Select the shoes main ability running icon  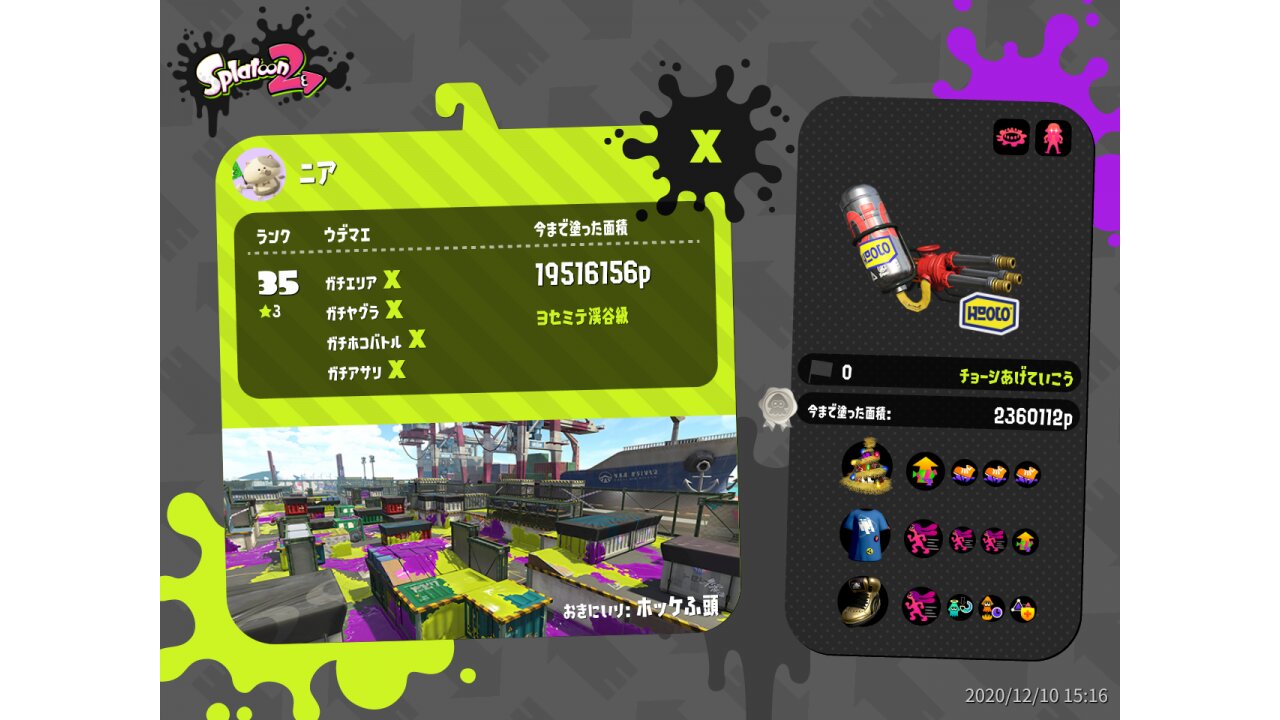click(921, 605)
